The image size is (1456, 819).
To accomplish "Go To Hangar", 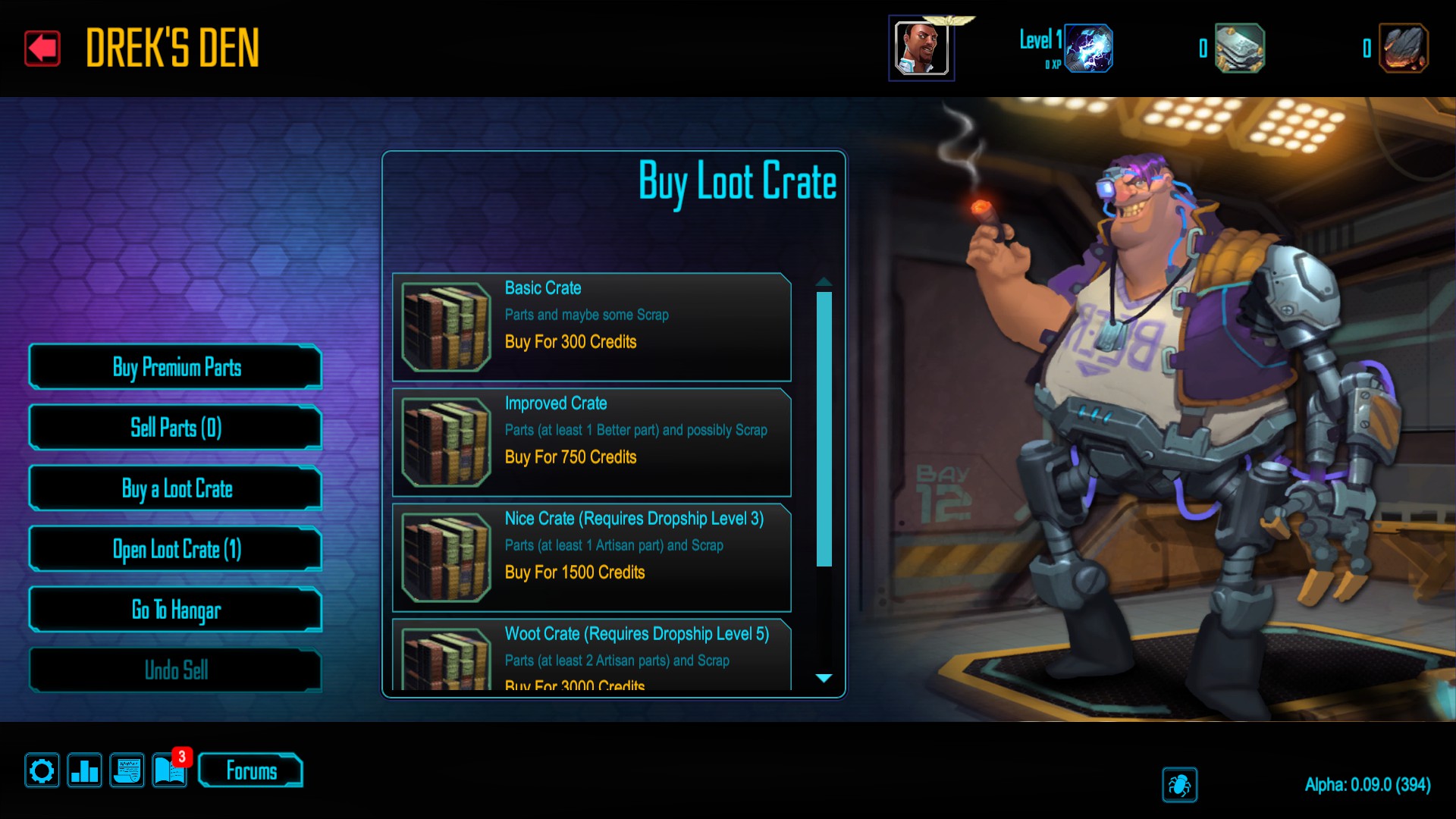I will (176, 610).
